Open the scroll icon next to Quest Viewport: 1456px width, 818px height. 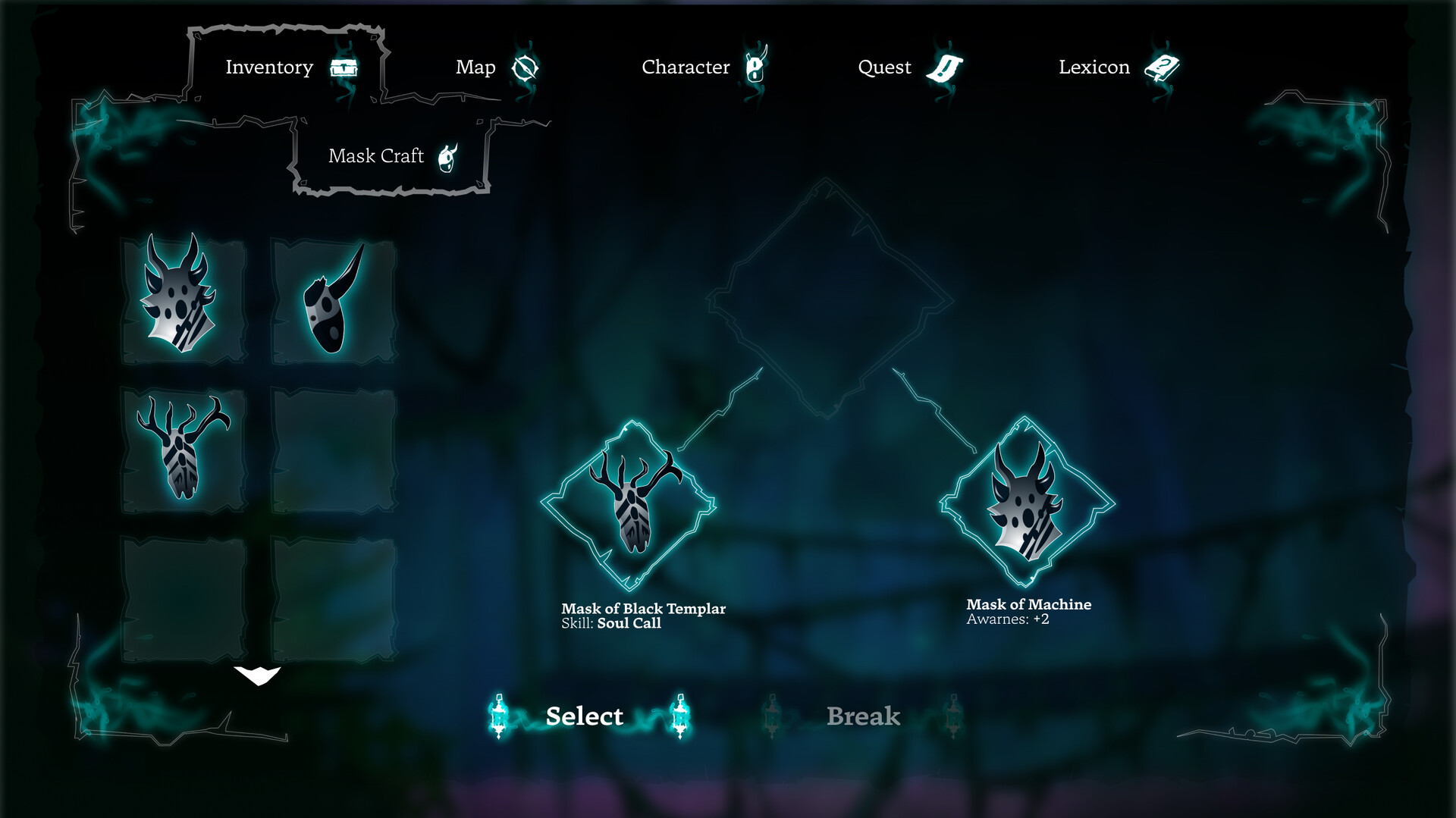(x=943, y=67)
